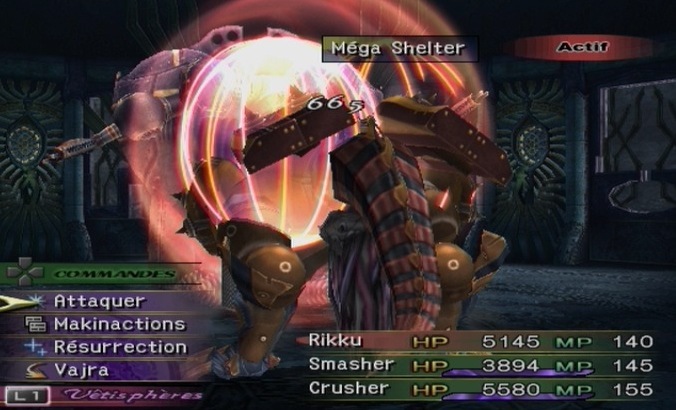
Task: Select the Vajra command
Action: 81,370
